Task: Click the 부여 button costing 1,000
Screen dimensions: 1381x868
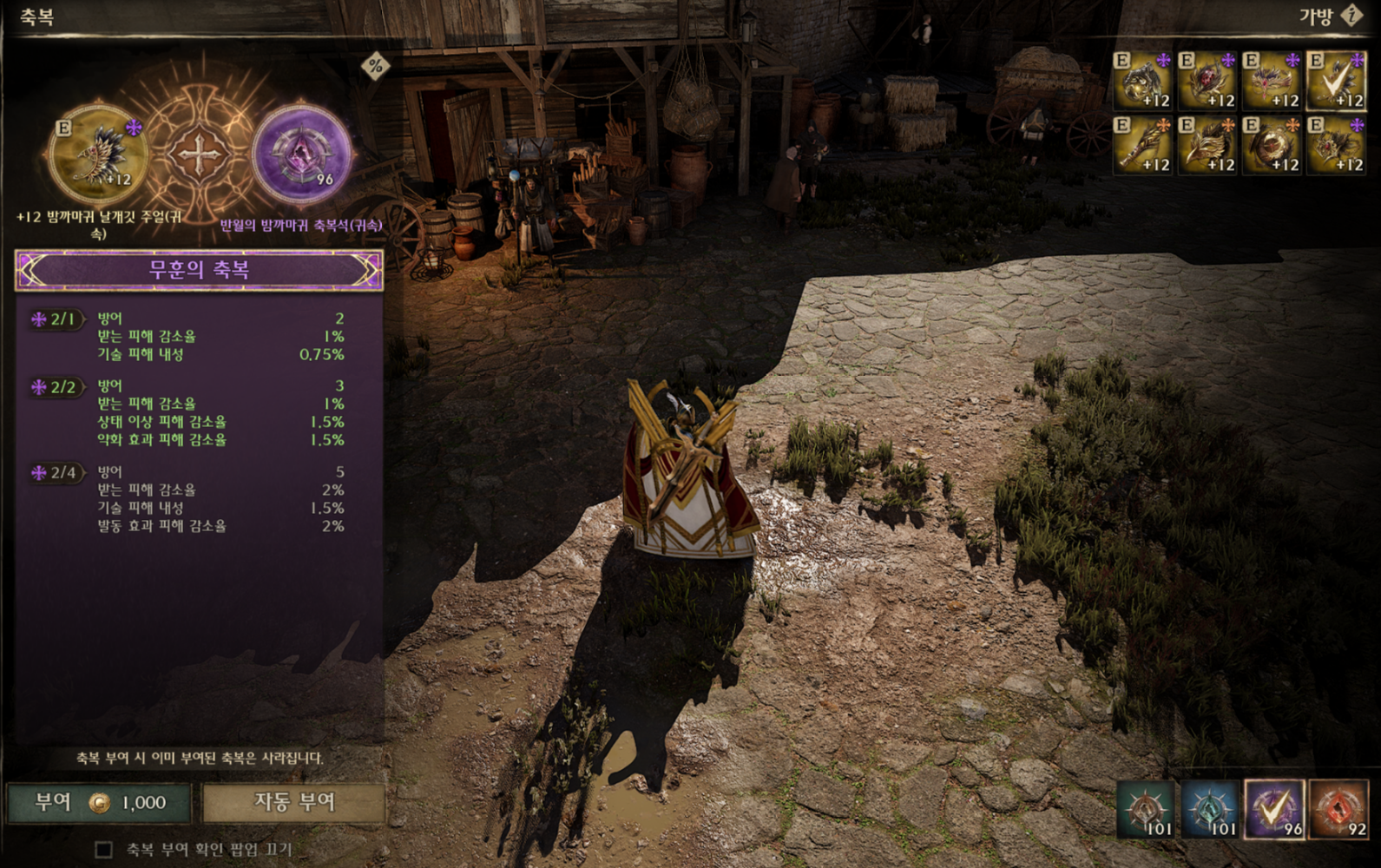Action: pos(98,803)
